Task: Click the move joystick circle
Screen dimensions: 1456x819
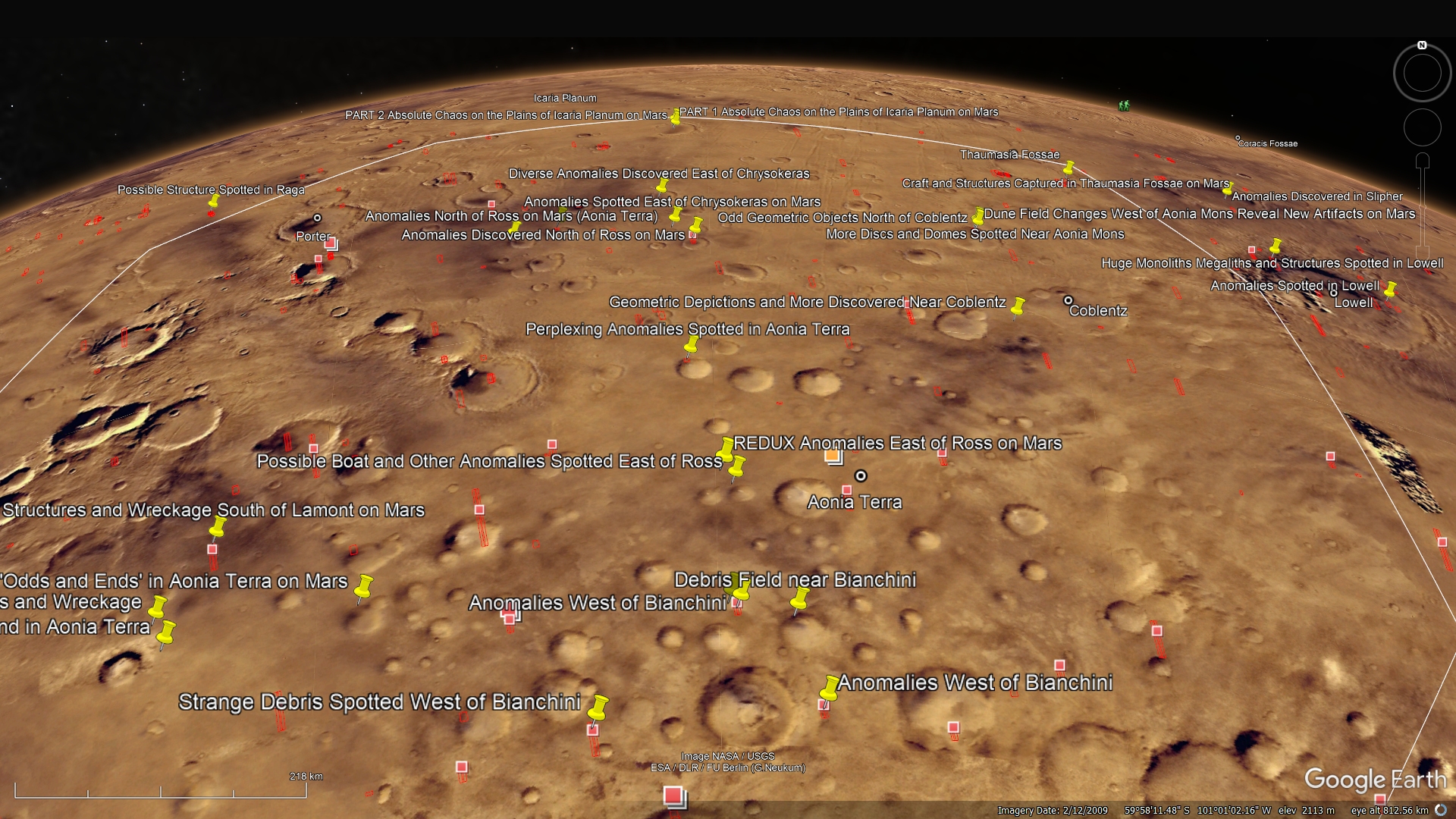Action: tap(1422, 127)
